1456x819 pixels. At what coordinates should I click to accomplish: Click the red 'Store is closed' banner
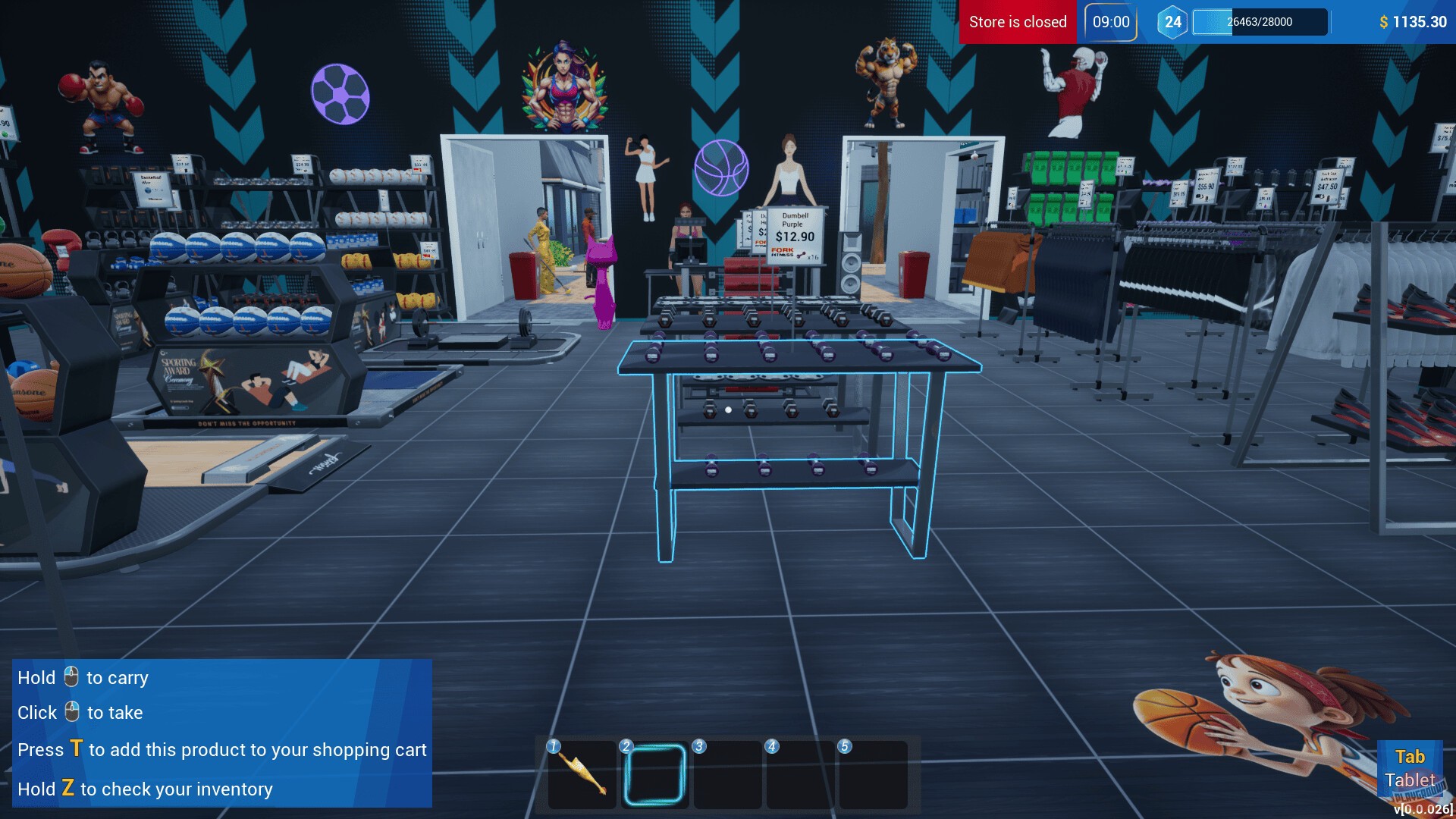pos(1017,22)
